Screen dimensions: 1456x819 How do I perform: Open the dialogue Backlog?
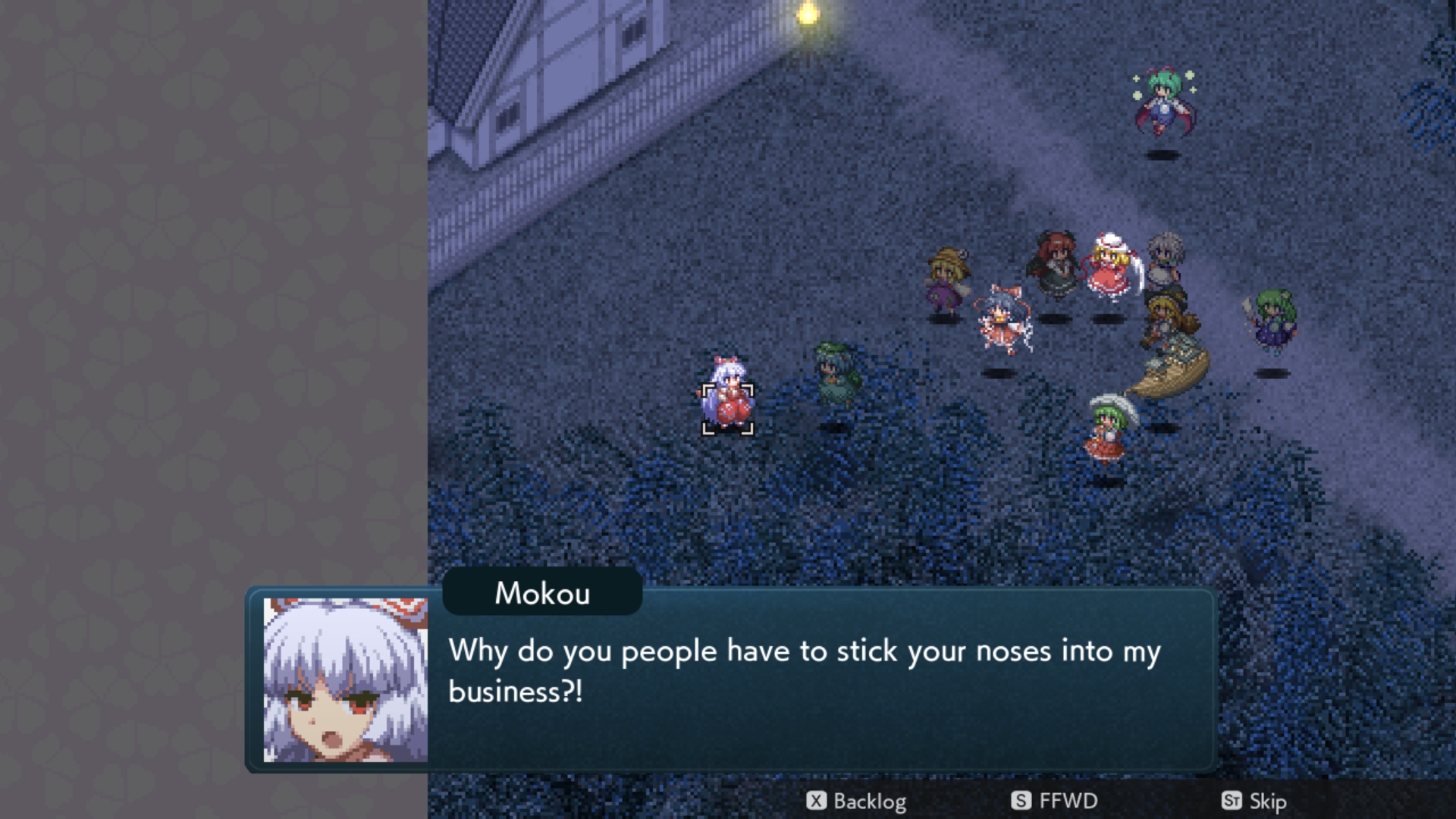(x=857, y=801)
